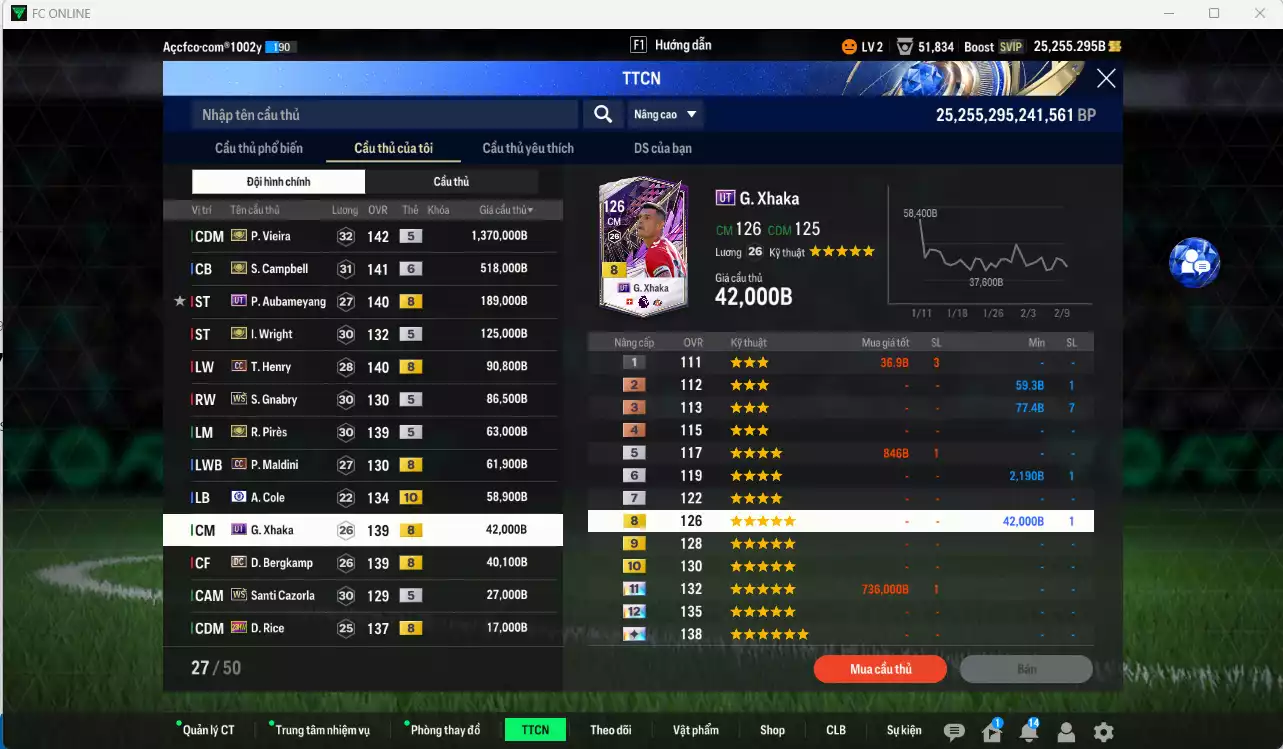Screen dimensions: 1283x749
Task: Open the Nâng cao dropdown
Action: 665,114
